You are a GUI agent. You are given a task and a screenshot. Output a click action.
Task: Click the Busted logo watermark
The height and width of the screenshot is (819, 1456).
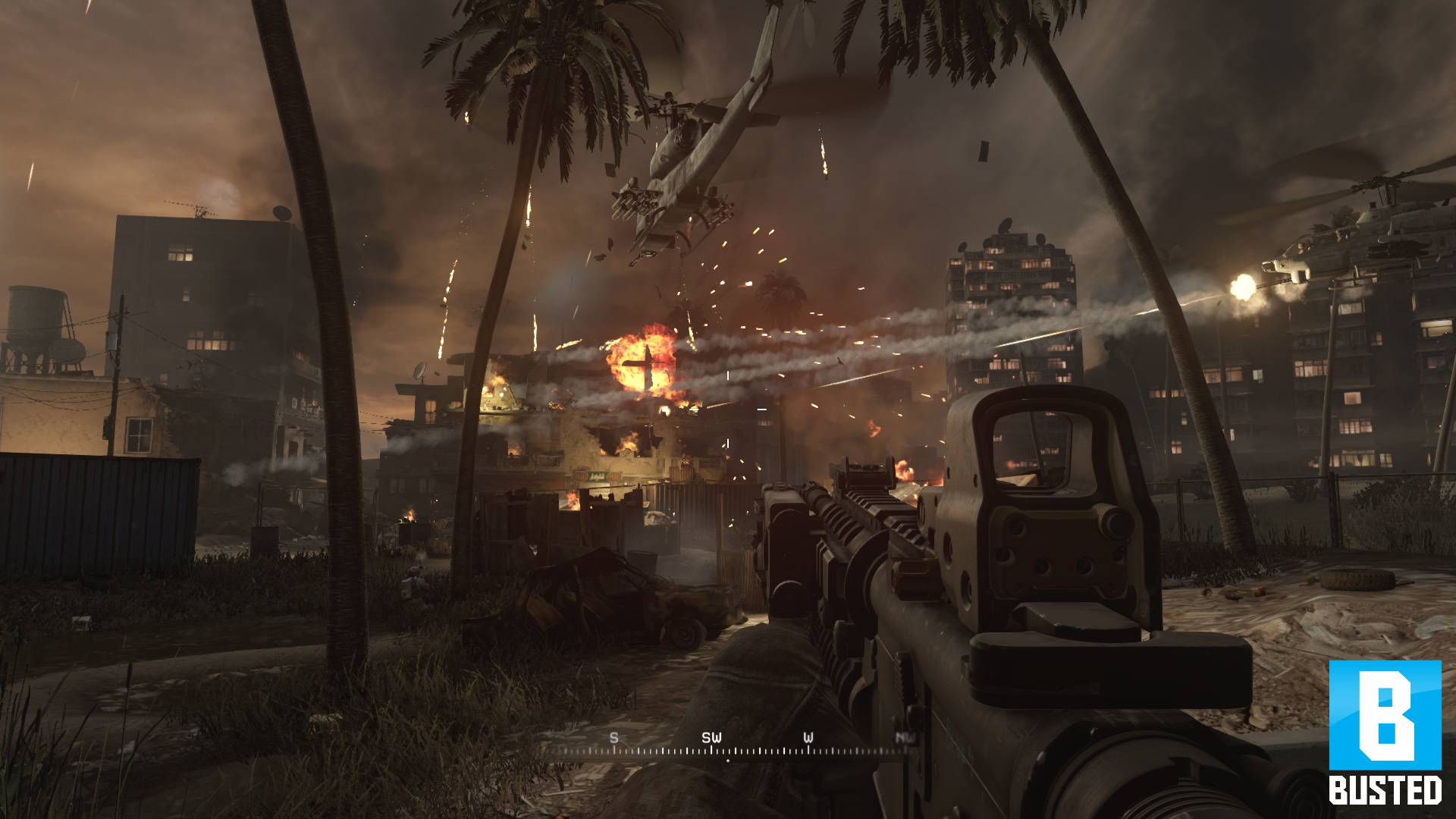coord(1385,731)
